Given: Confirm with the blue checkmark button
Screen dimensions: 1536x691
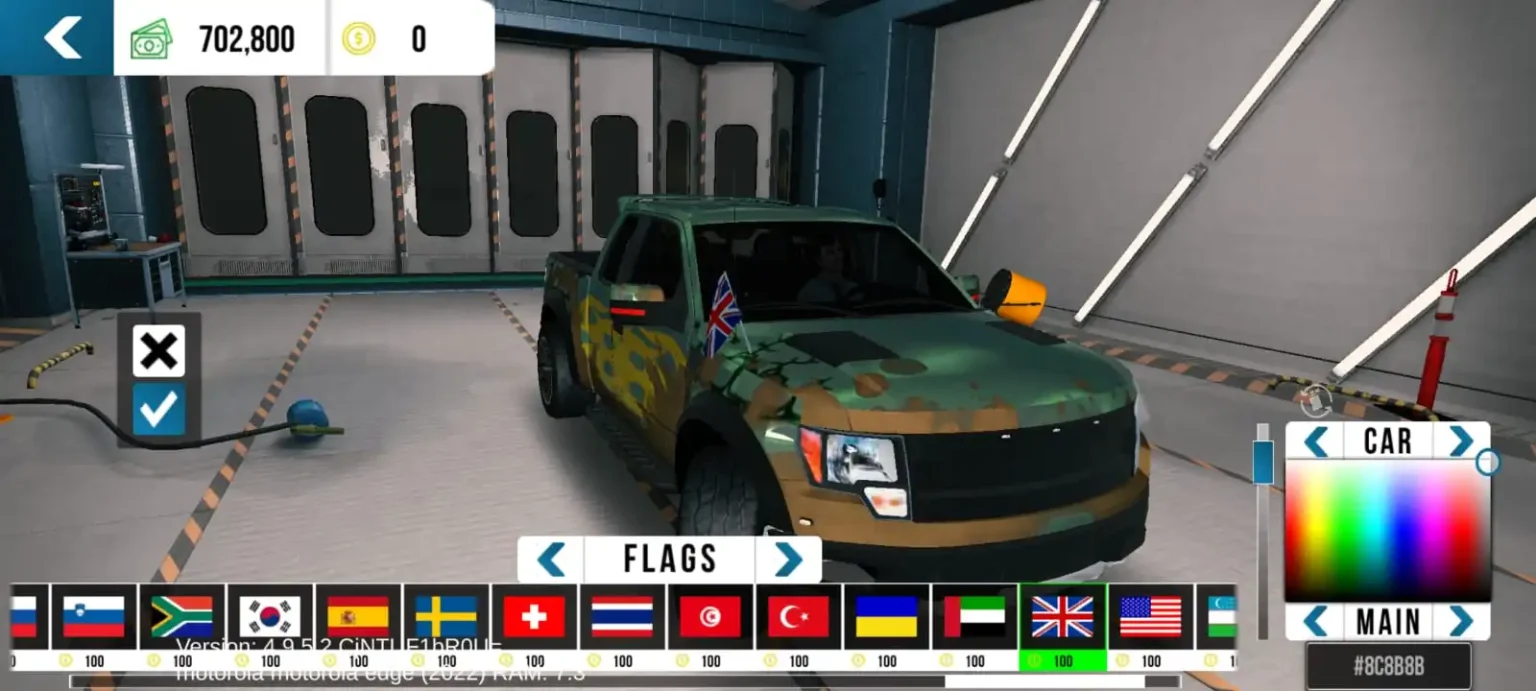Looking at the screenshot, I should tap(159, 410).
